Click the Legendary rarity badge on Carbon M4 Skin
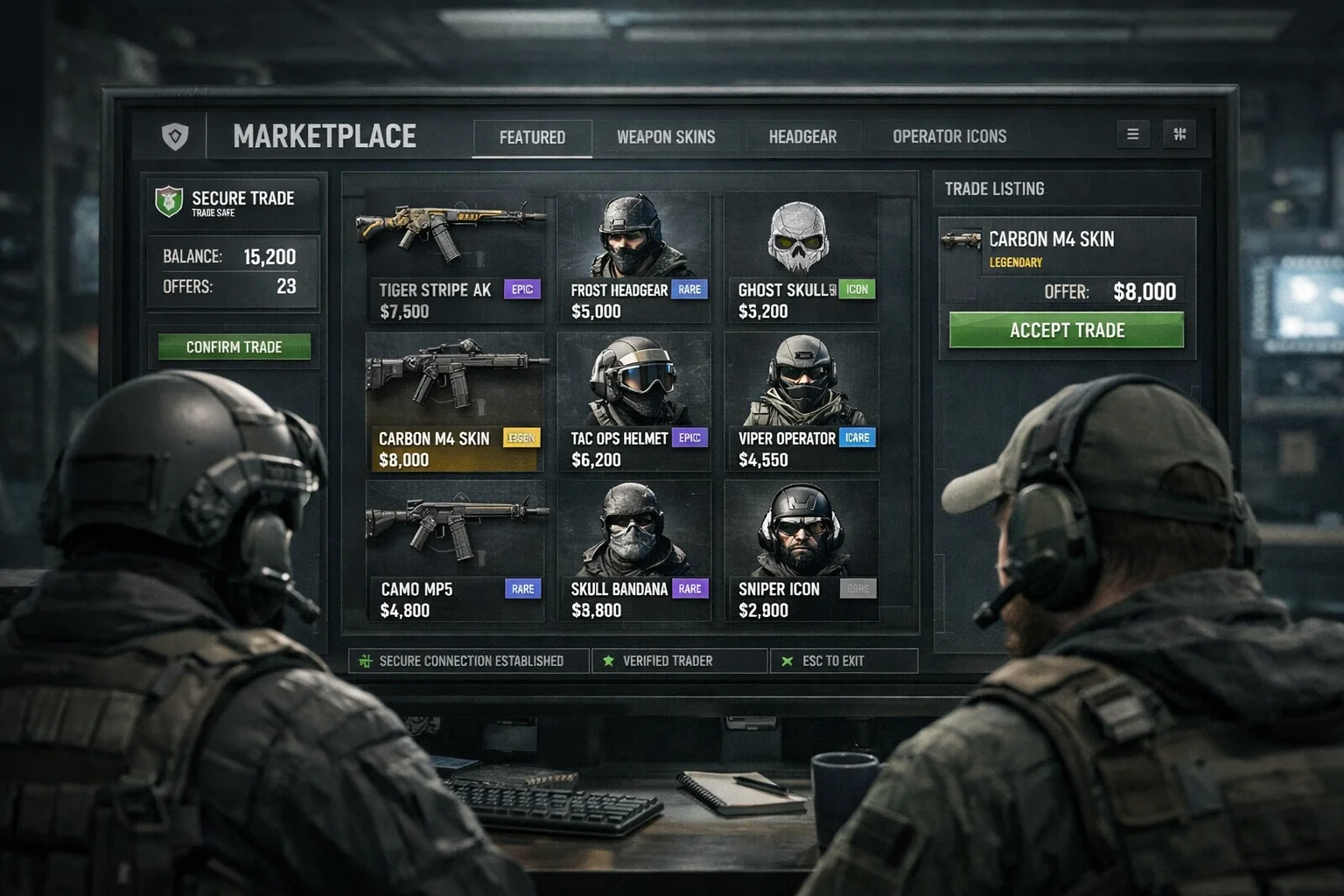 [521, 437]
